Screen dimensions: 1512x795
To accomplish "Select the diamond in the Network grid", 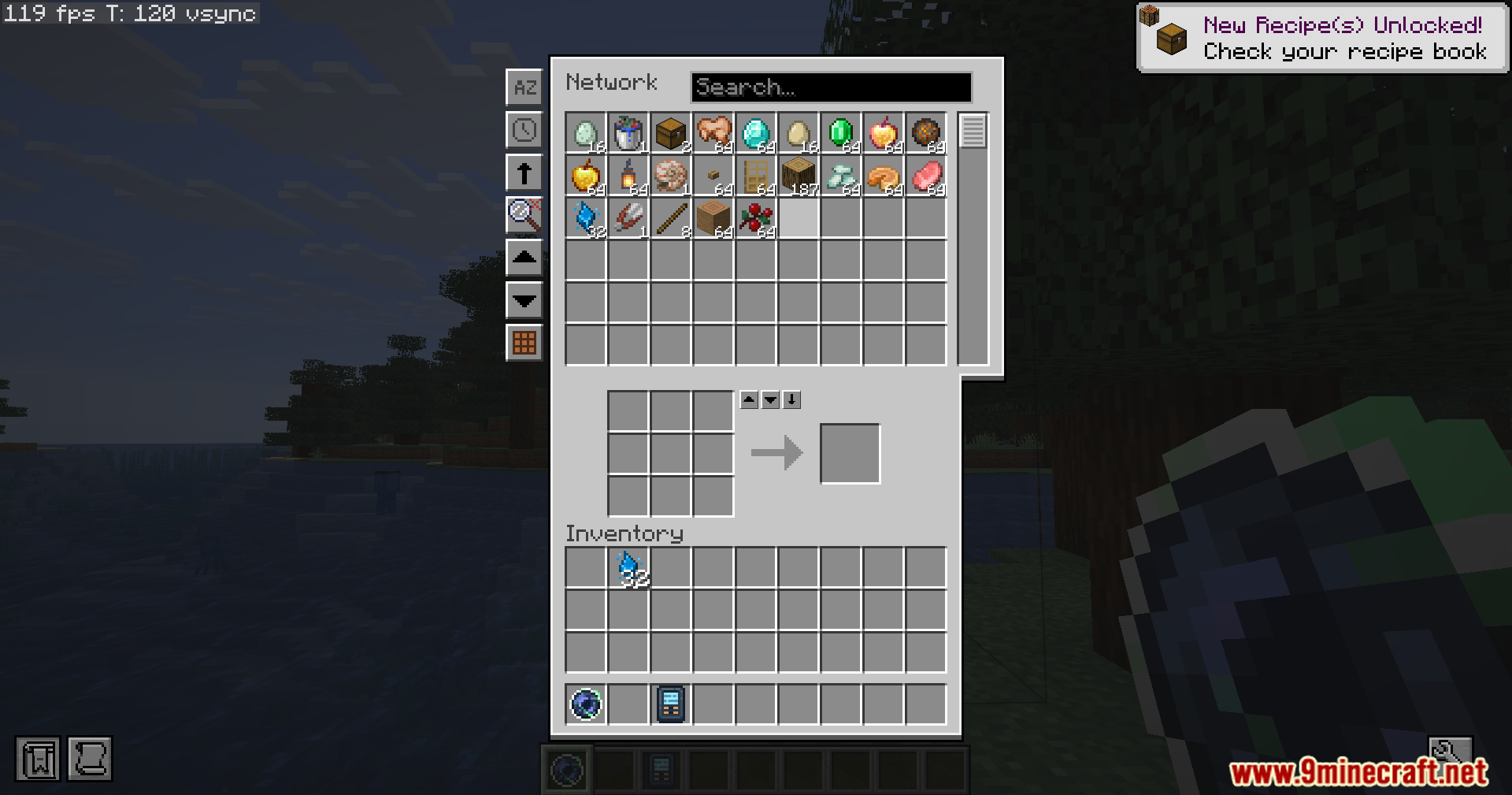I will click(x=756, y=134).
